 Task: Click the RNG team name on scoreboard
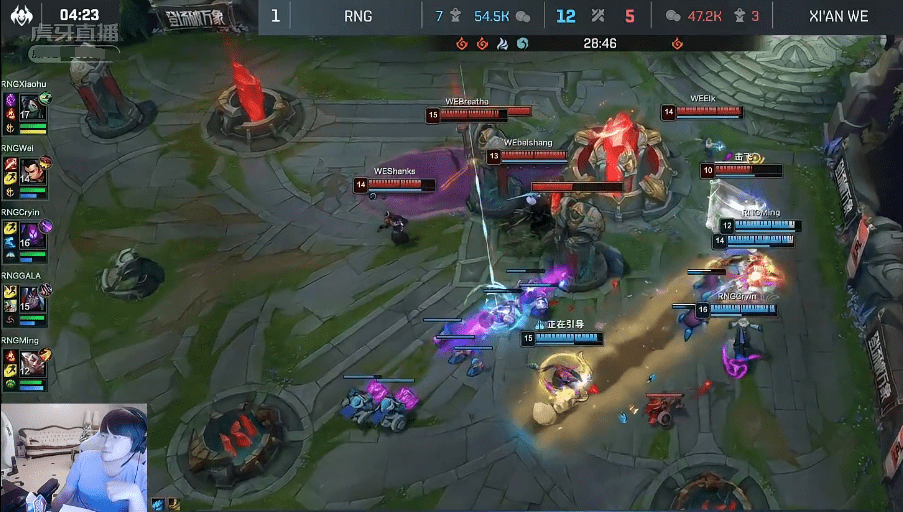point(358,16)
